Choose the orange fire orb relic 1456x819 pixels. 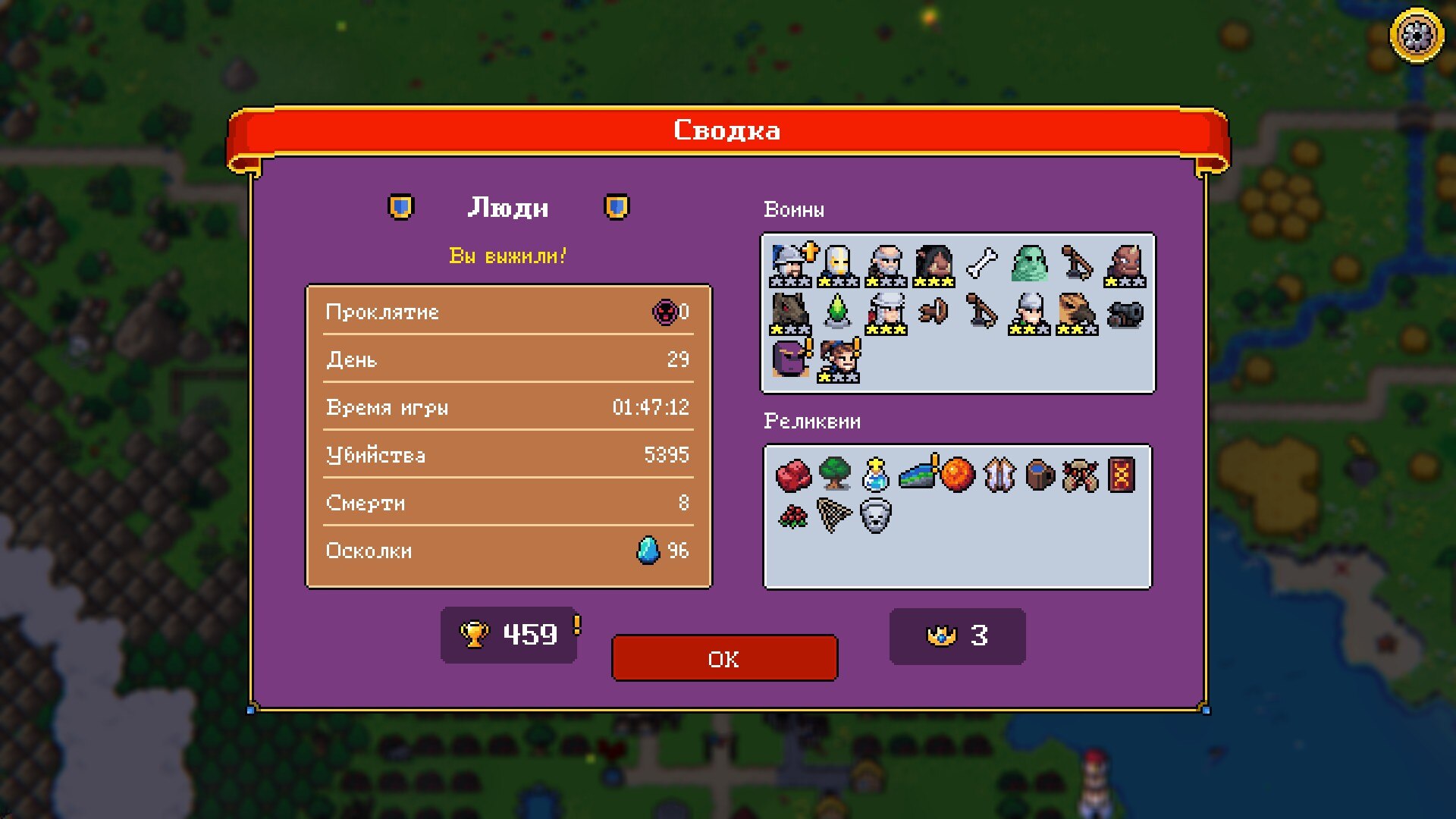click(x=958, y=475)
